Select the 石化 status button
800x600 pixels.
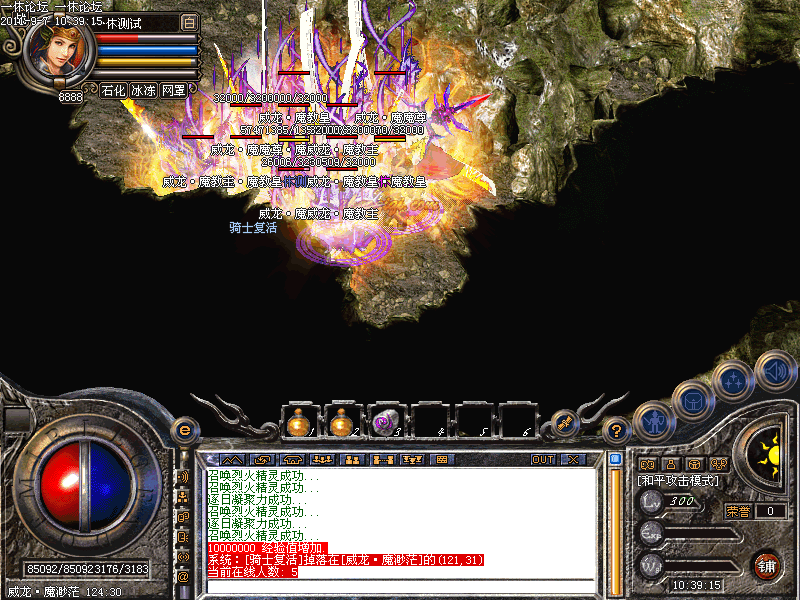point(114,90)
